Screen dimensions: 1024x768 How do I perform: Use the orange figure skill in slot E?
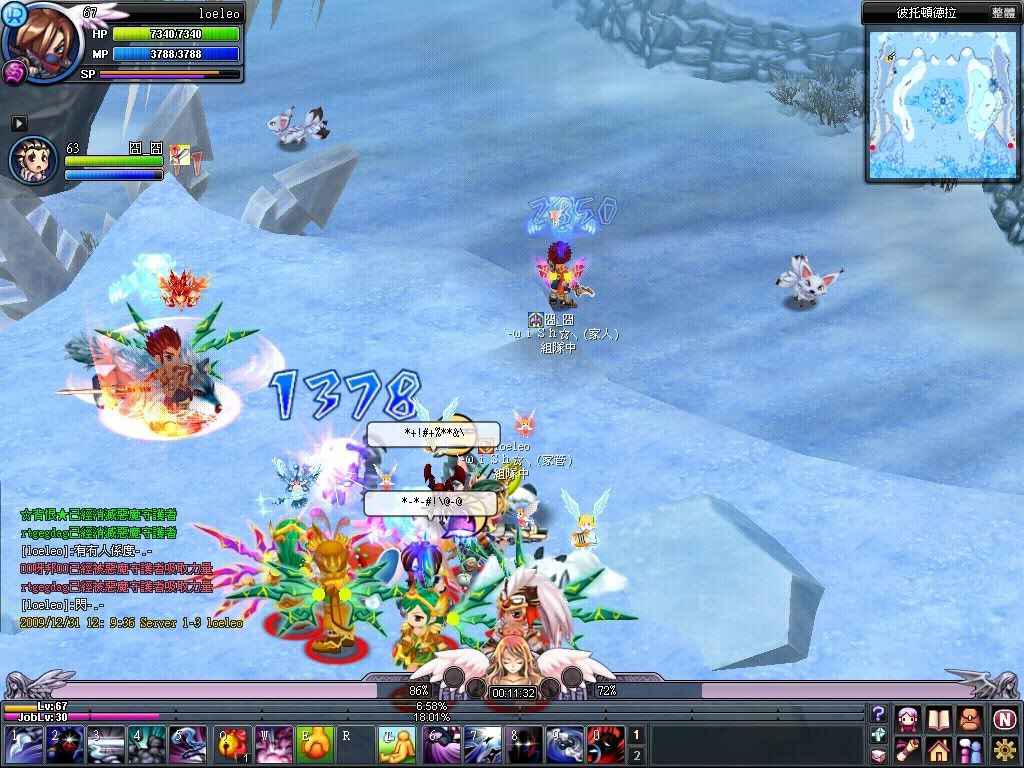(x=313, y=746)
